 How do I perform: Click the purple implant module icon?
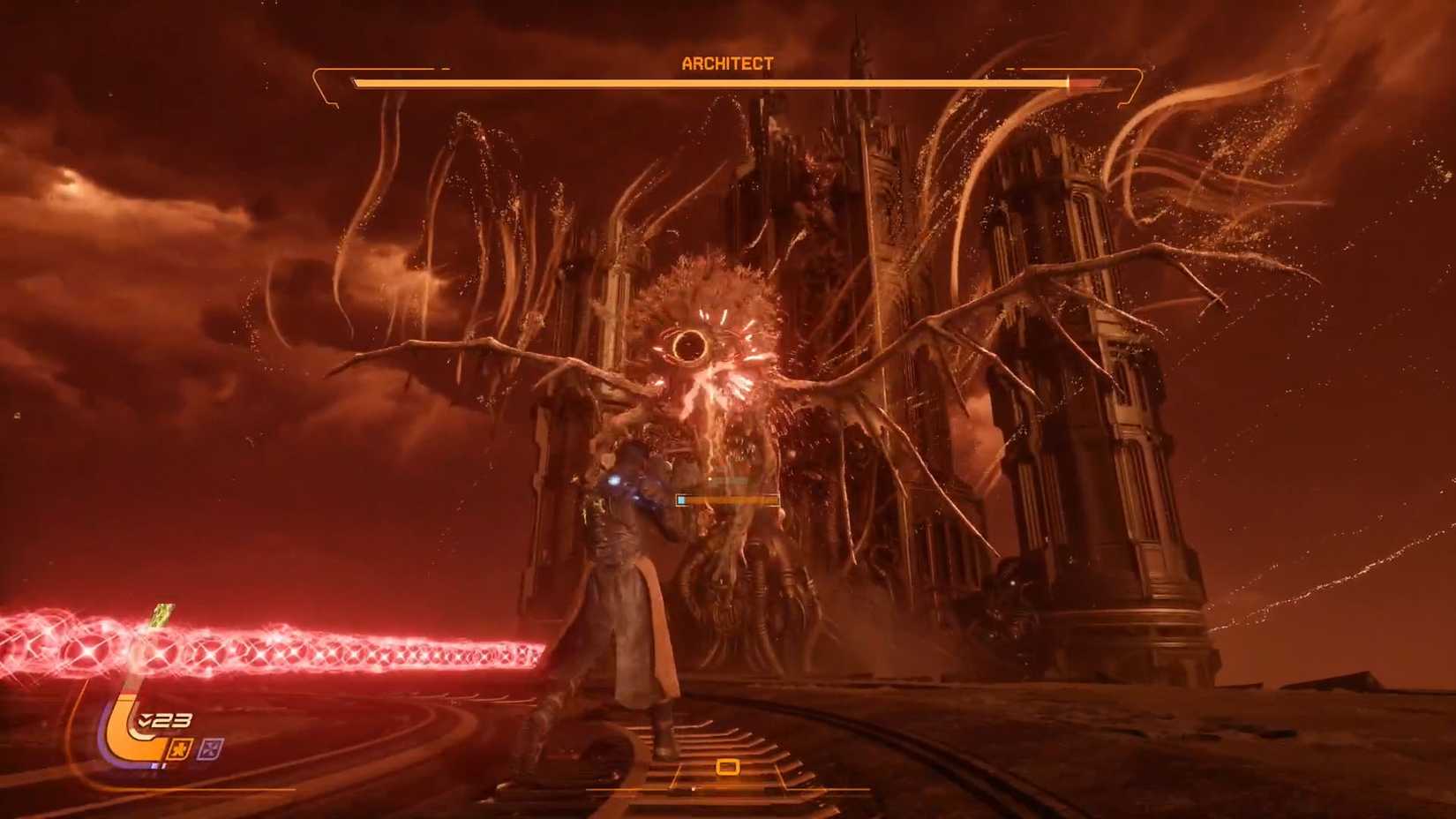[x=212, y=748]
